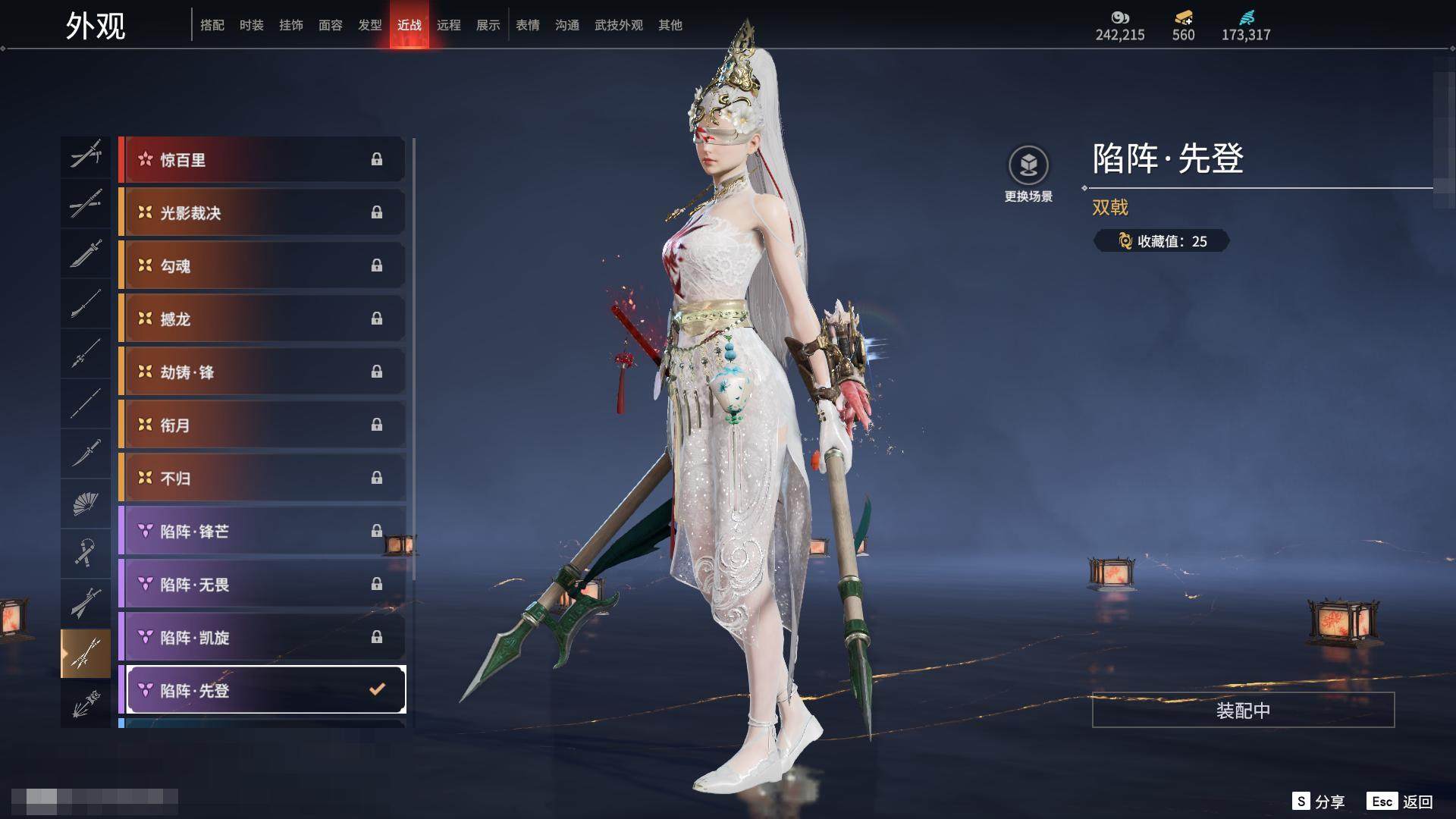1456x819 pixels.
Task: Click the 装配中 equip button
Action: click(1243, 711)
